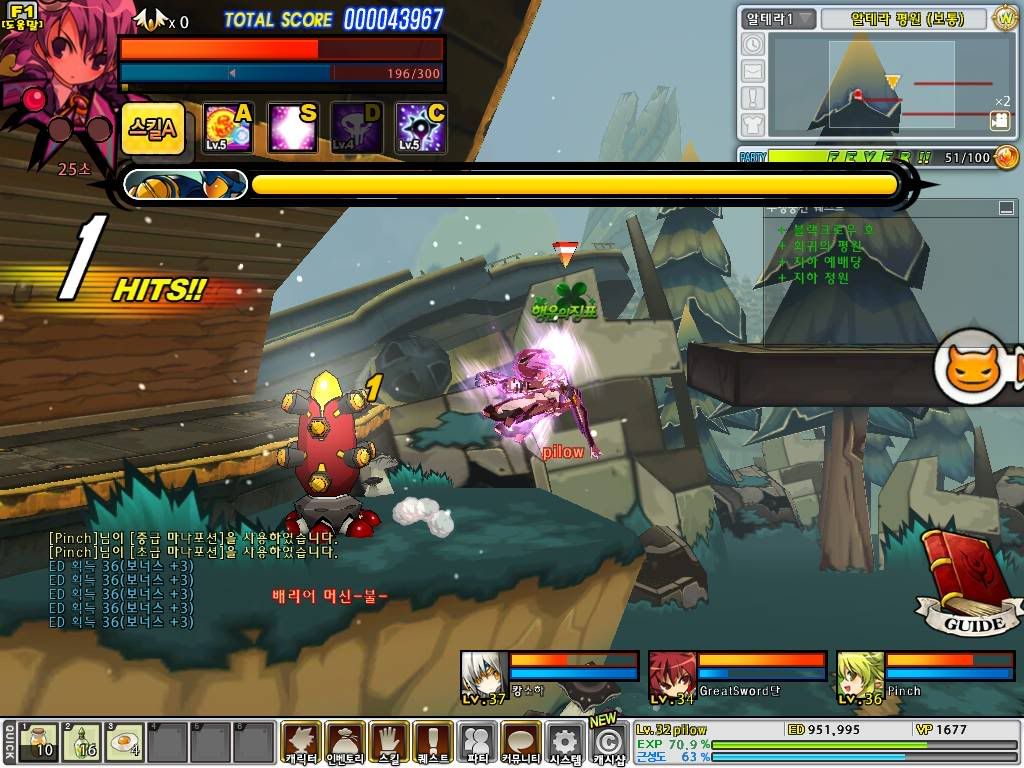Activate the fire skill marked A

point(227,128)
